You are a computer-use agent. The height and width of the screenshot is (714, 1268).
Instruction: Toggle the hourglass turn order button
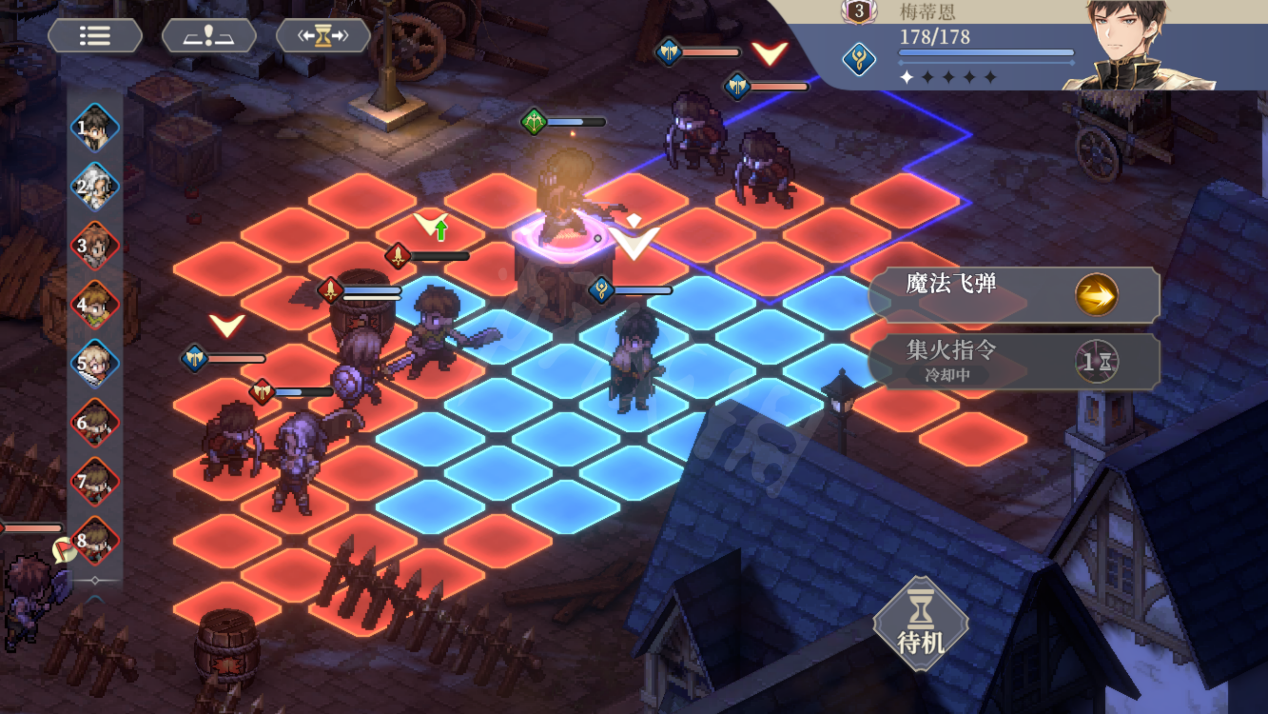click(323, 37)
